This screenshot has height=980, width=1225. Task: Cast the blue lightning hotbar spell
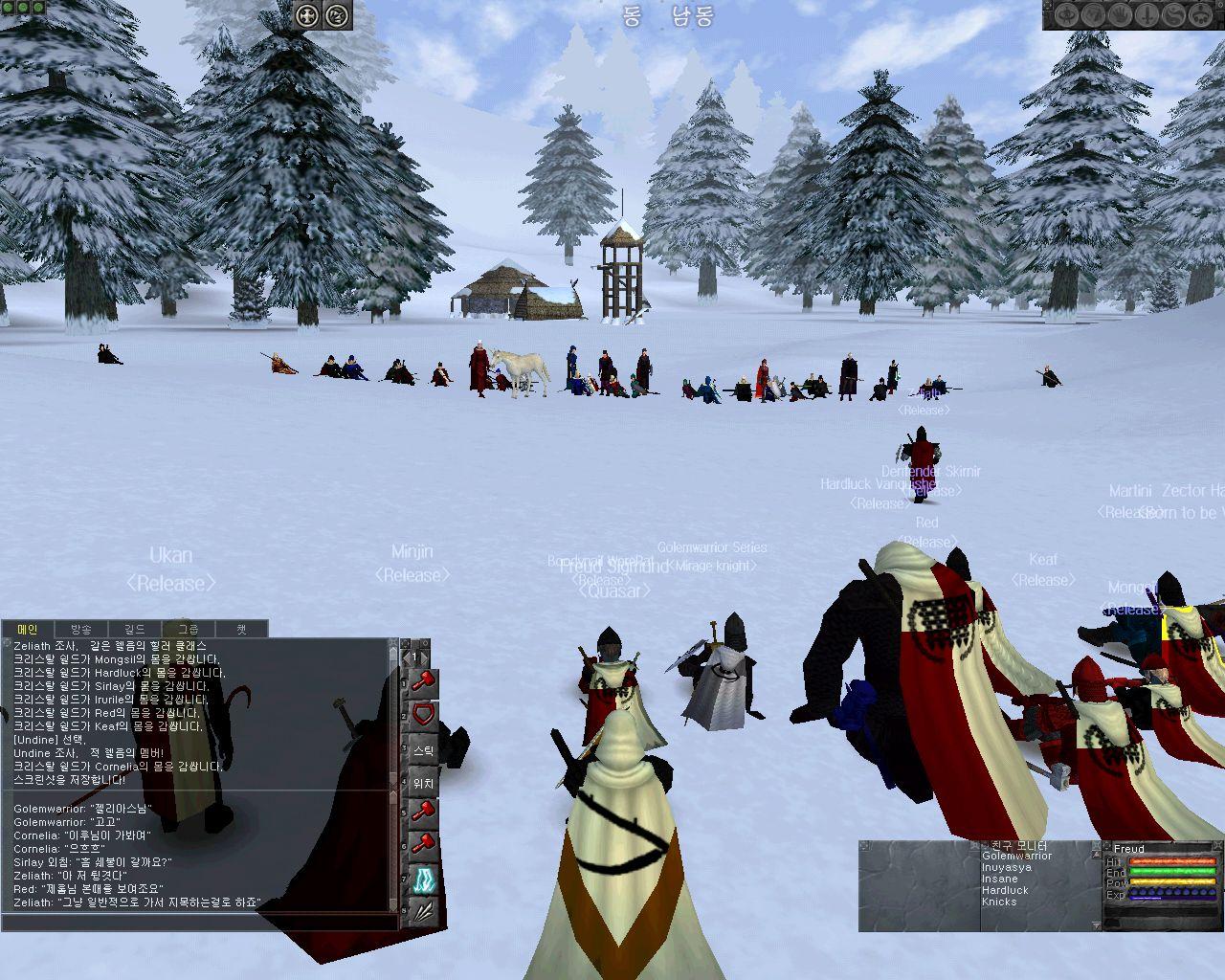pyautogui.click(x=424, y=880)
